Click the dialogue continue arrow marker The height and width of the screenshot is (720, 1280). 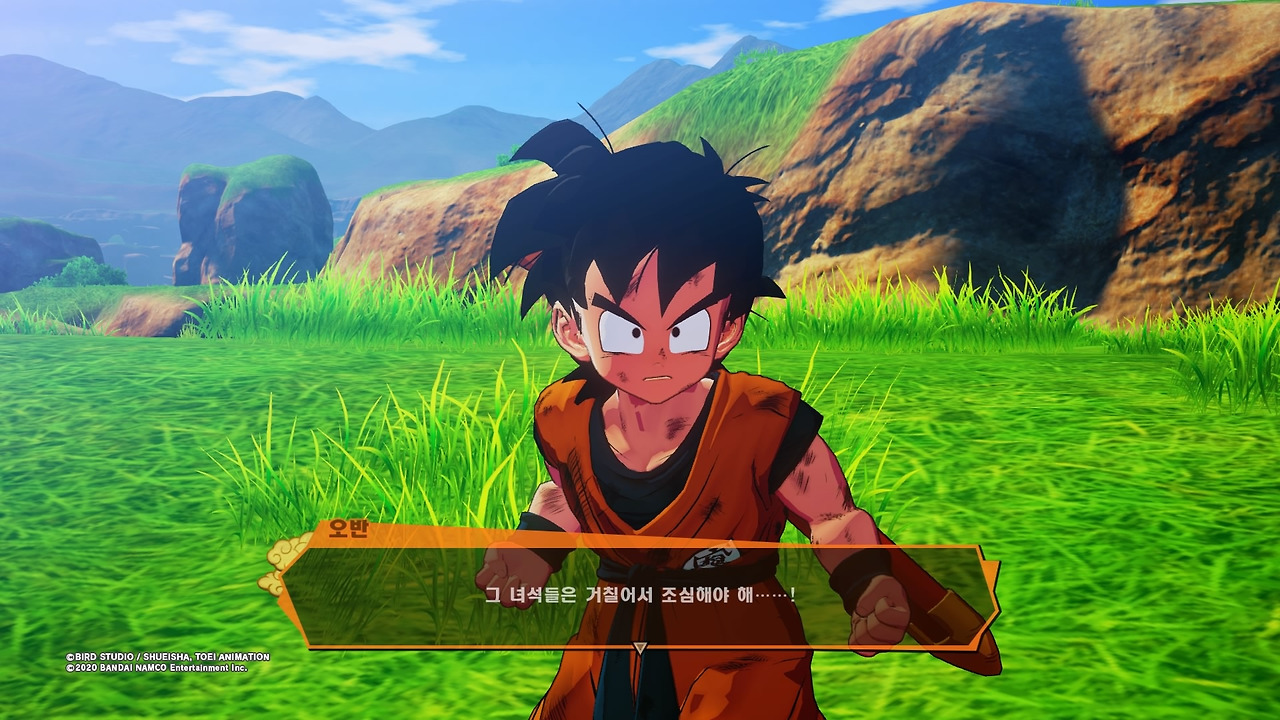640,648
